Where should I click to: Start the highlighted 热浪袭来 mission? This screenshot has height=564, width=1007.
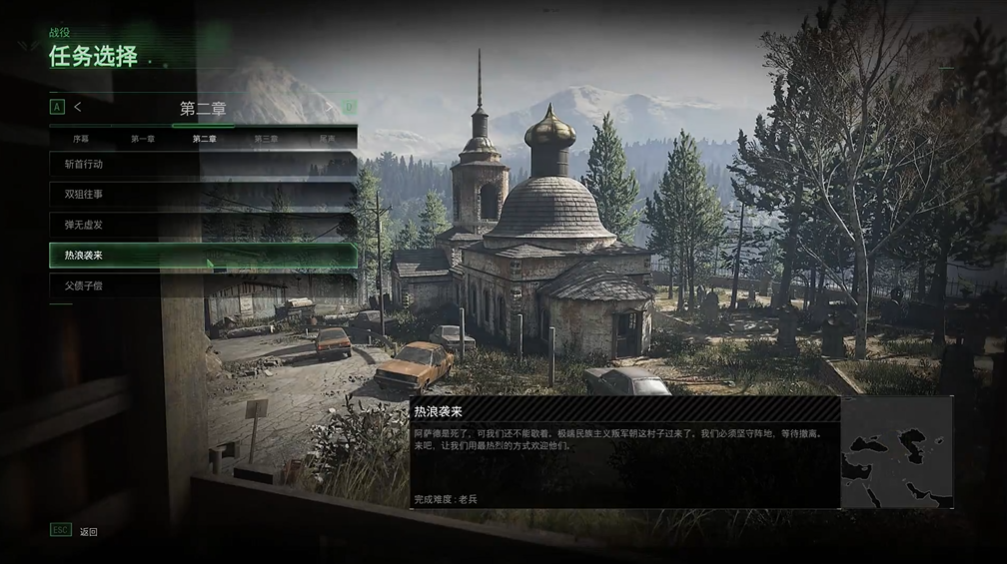[203, 256]
